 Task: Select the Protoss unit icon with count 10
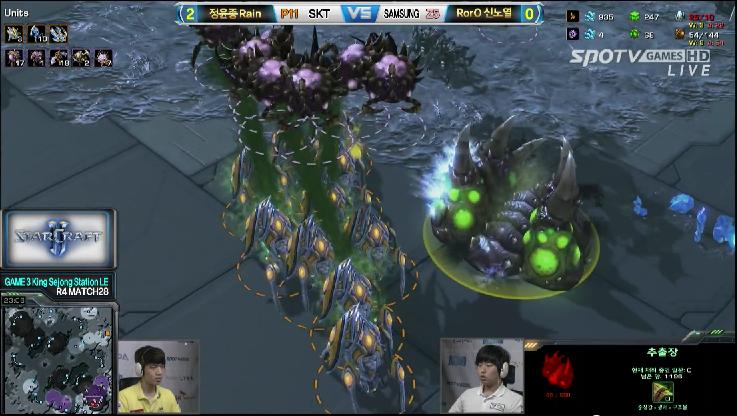[x=37, y=34]
